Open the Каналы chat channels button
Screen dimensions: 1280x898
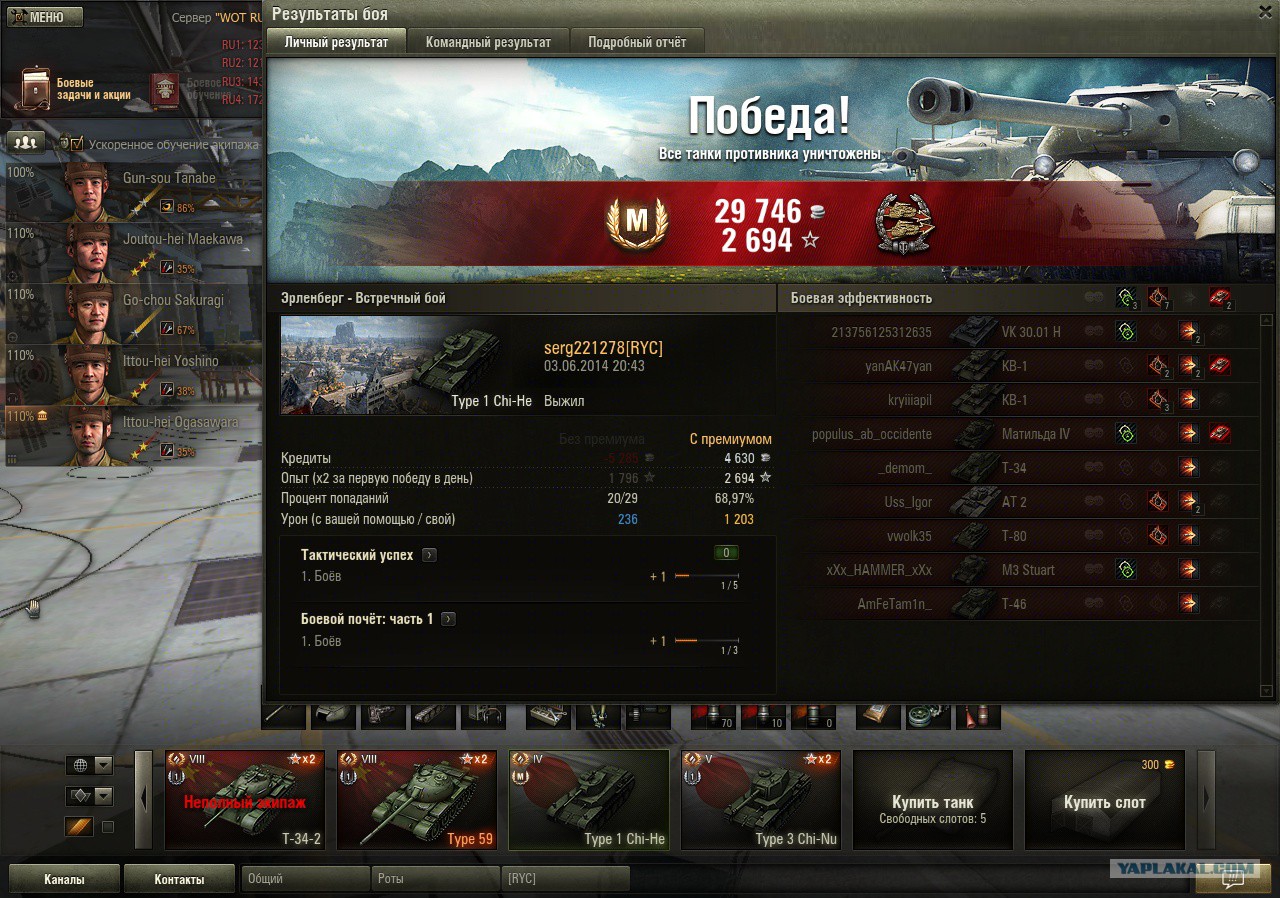pyautogui.click(x=64, y=879)
